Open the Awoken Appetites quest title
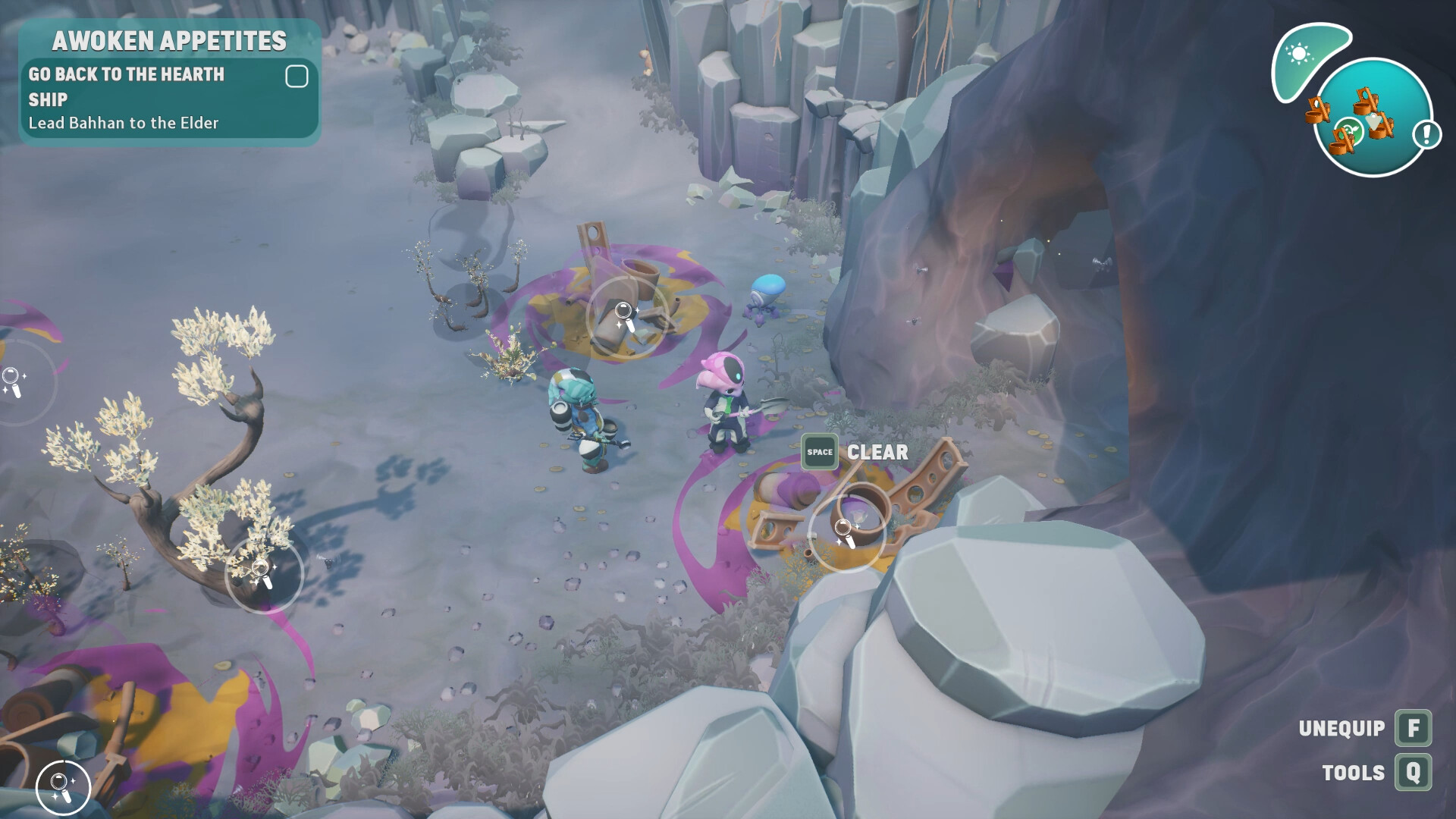This screenshot has width=1456, height=819. coord(171,42)
